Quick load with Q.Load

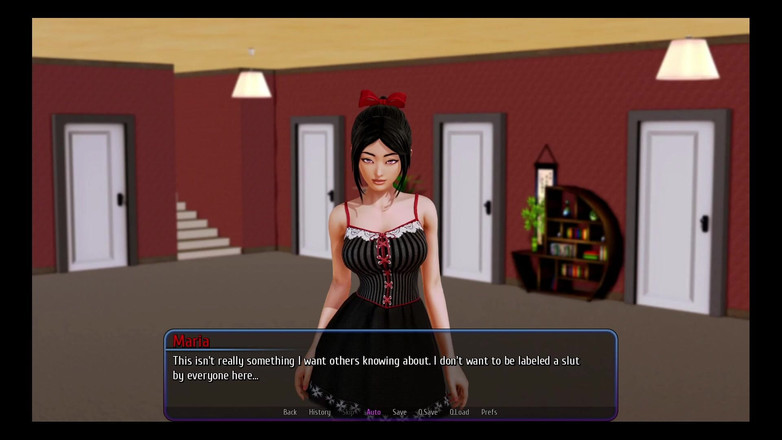click(459, 412)
